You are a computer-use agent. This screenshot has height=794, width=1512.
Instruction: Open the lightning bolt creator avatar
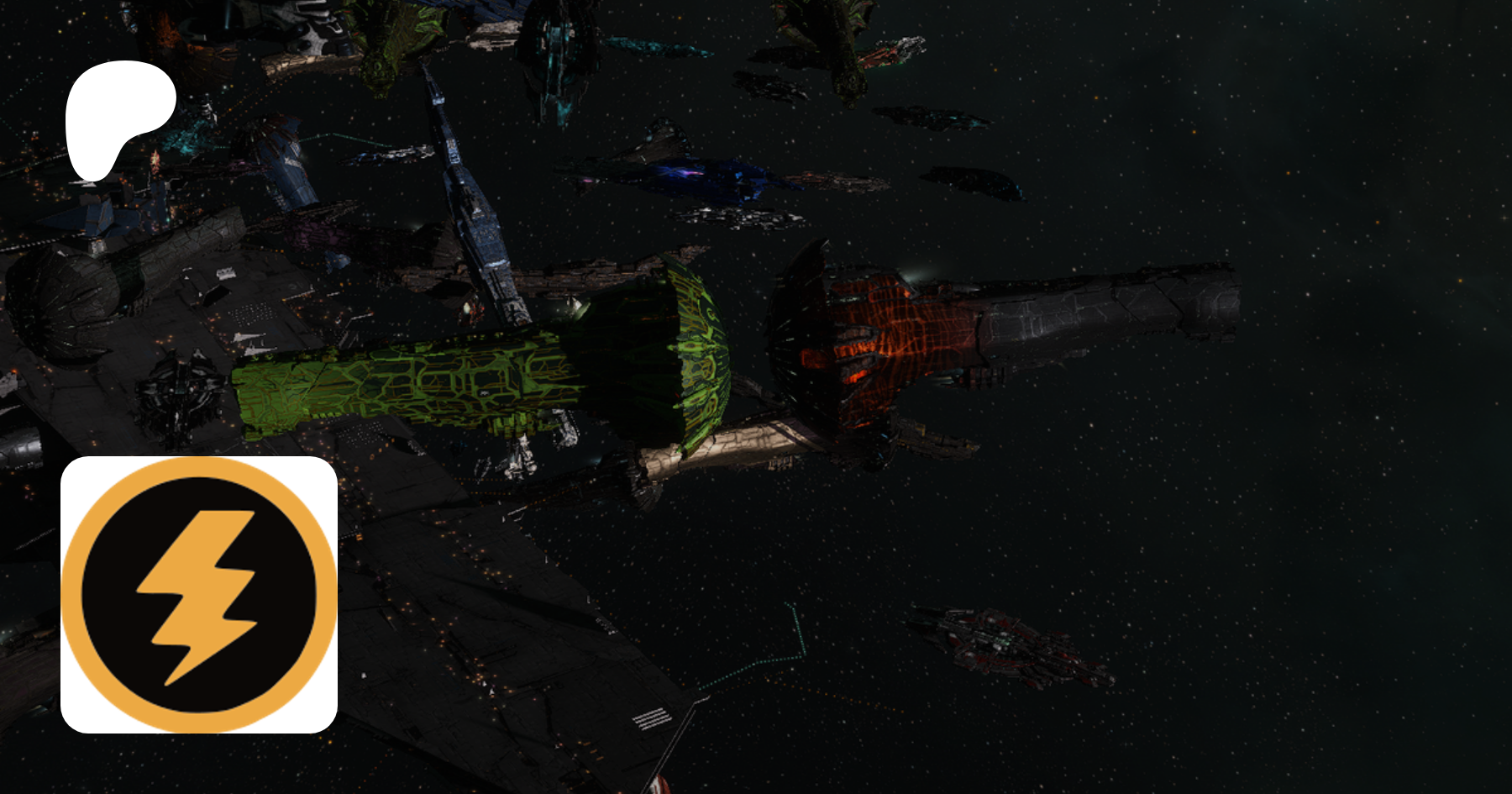199,595
